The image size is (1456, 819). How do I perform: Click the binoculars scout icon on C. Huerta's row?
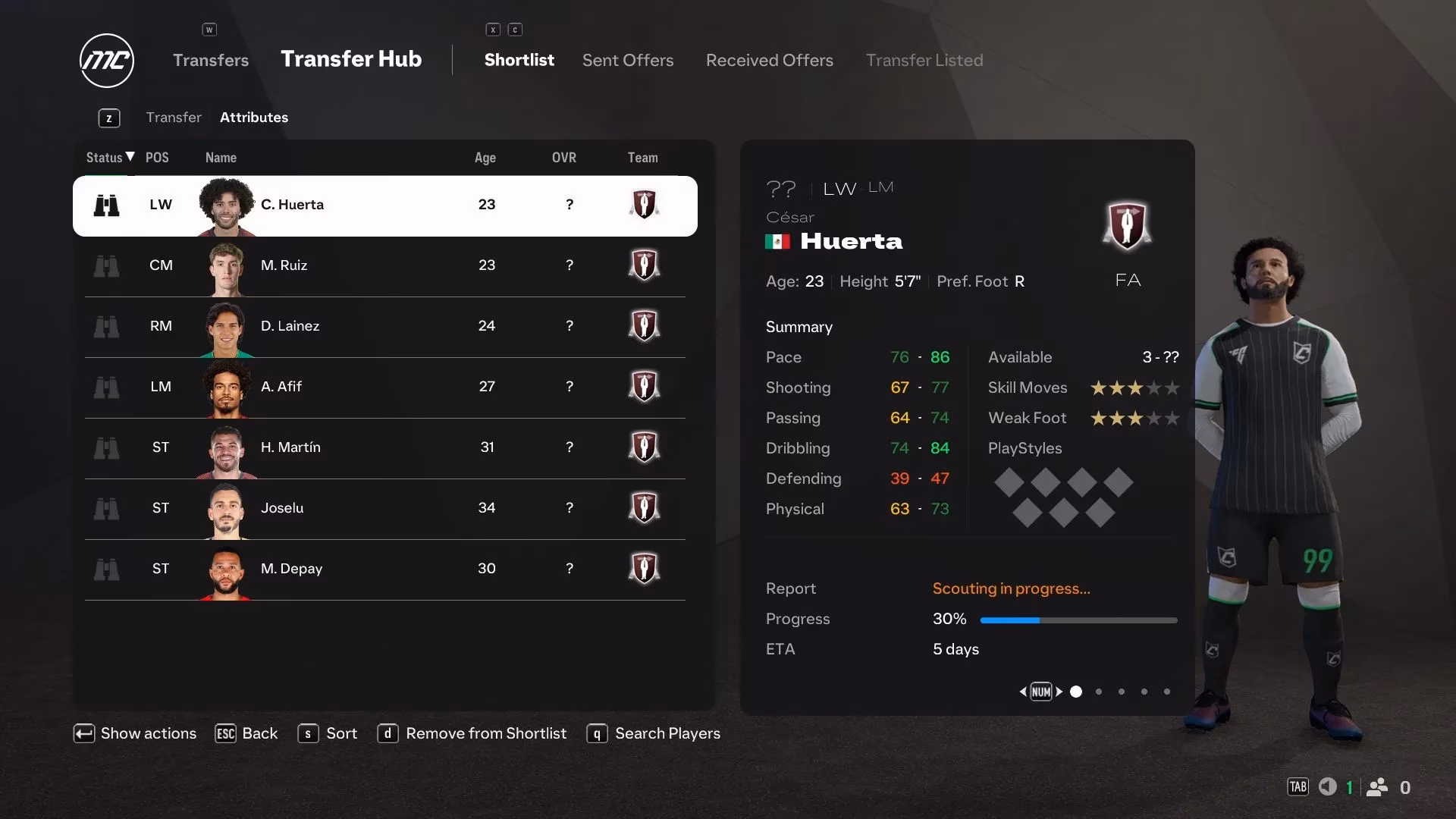point(107,205)
